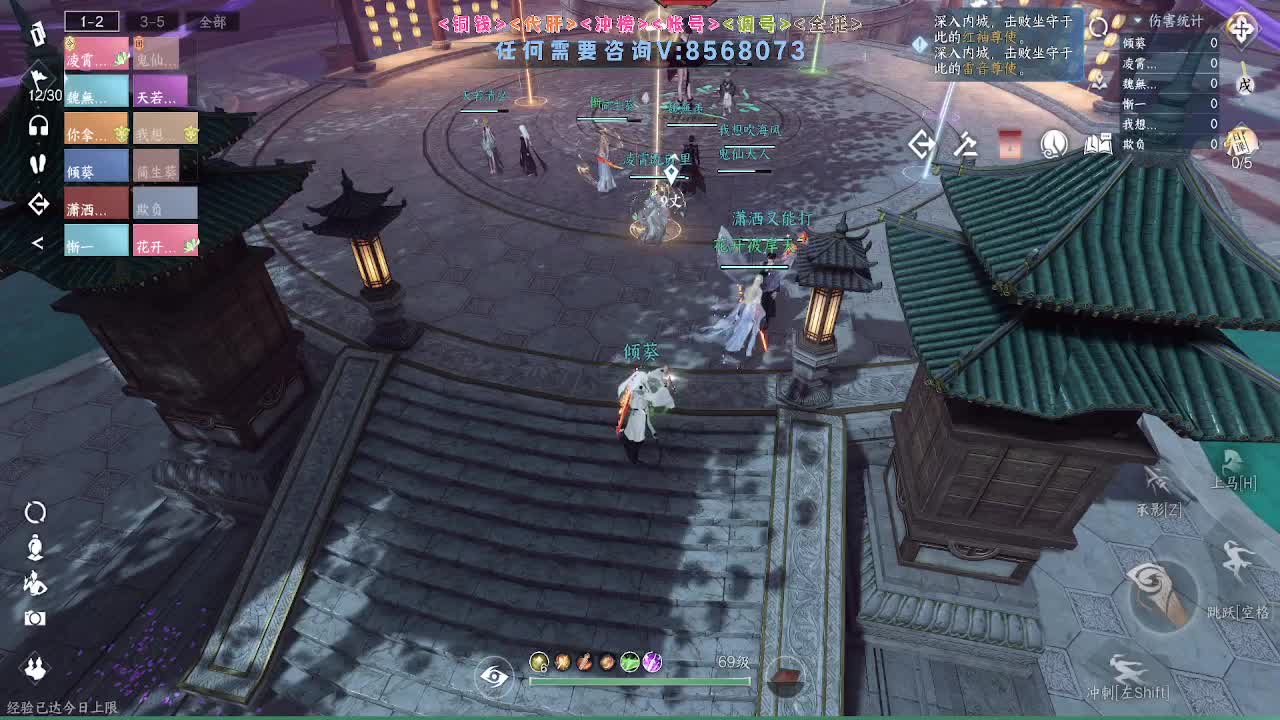Toggle the headphone voice chat icon

point(37,127)
